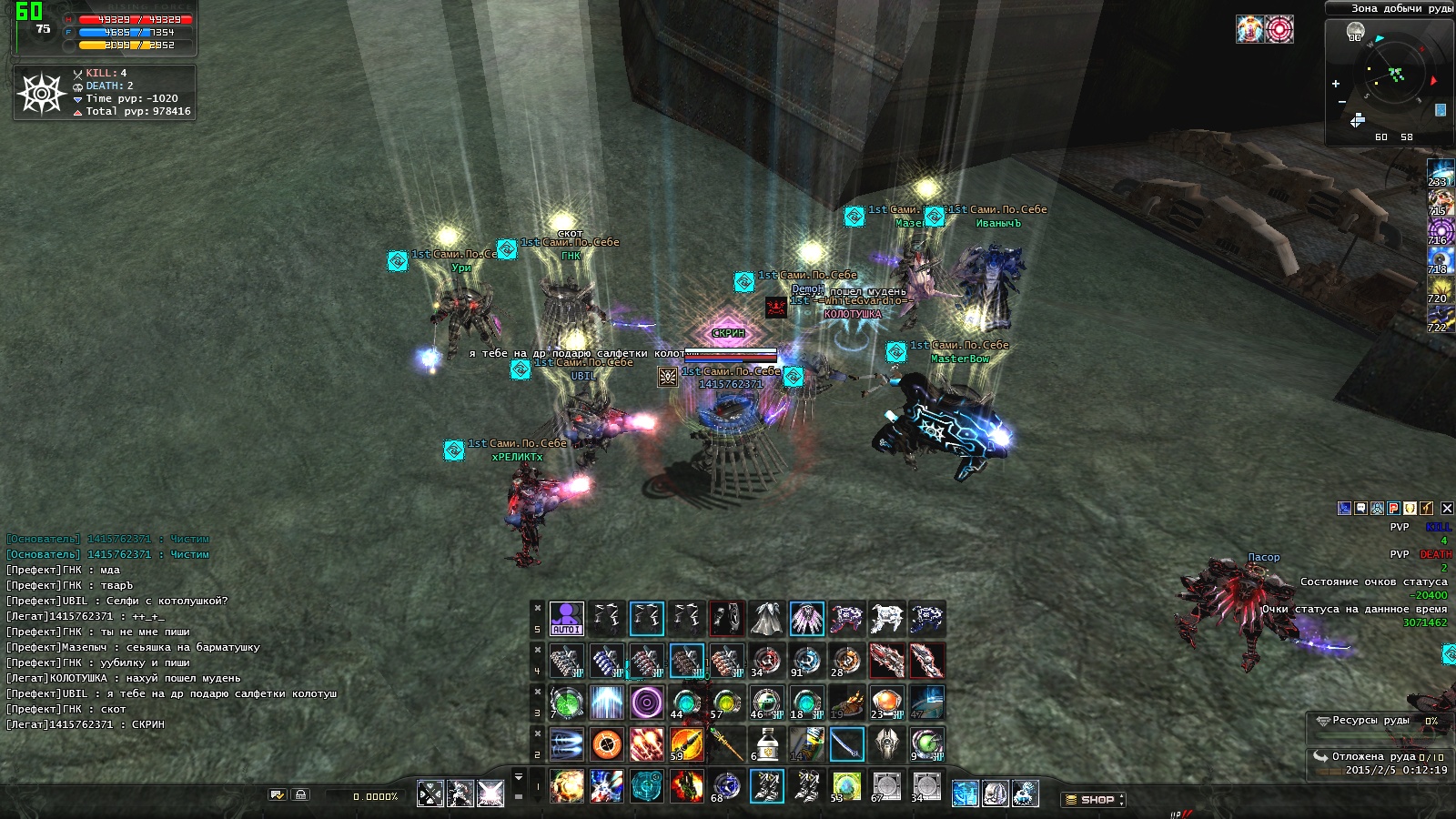1456x819 pixels.
Task: Click the red target buff icon
Action: point(1279,29)
